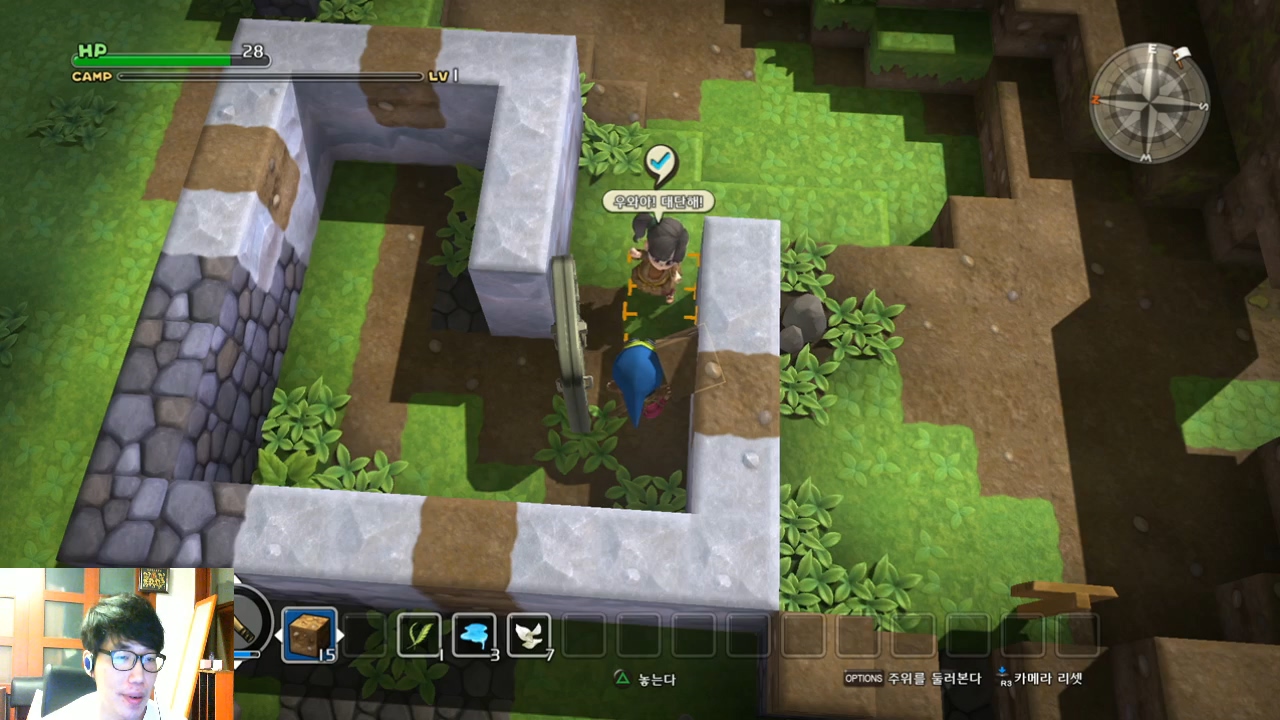Click the checkmark speech bubble above the villager
The width and height of the screenshot is (1280, 720).
659,164
